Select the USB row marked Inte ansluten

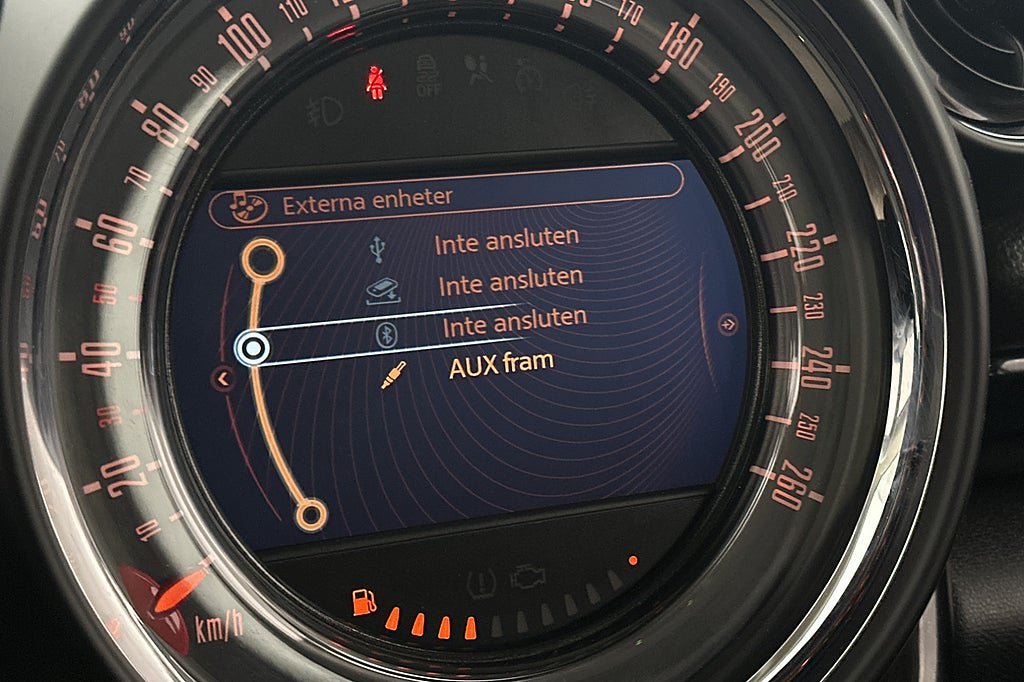[x=506, y=240]
